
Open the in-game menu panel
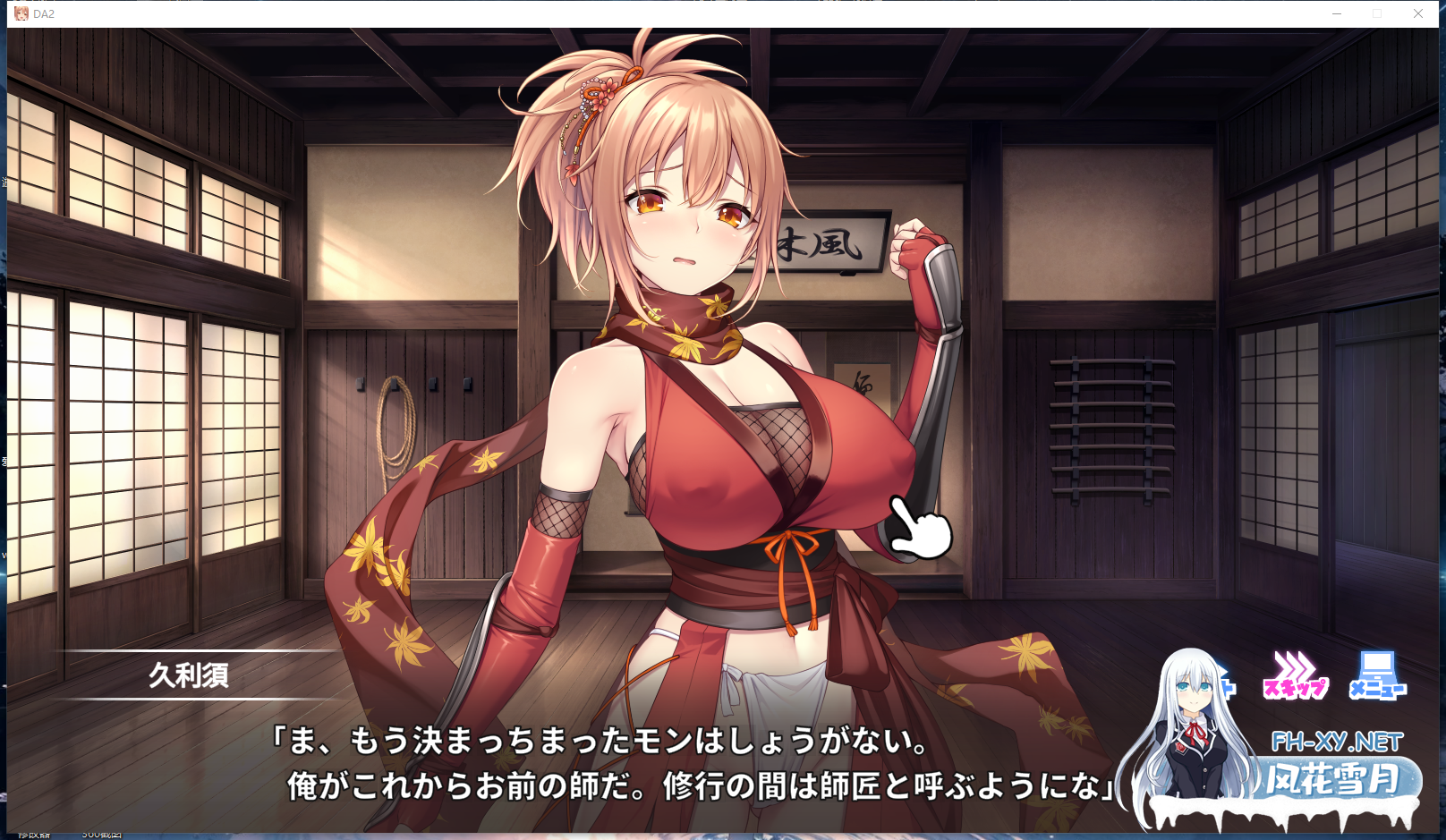1378,675
